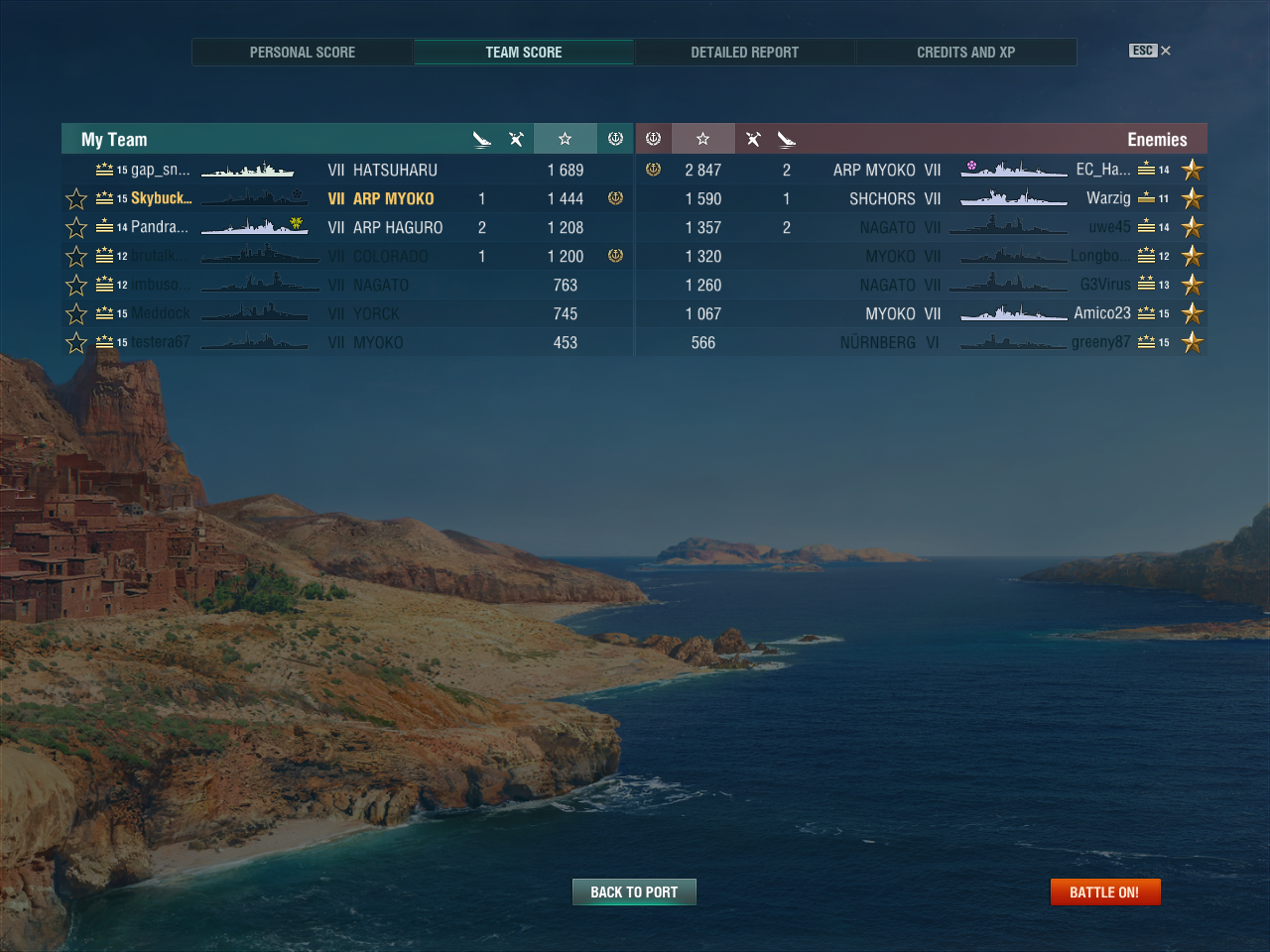Choose the Skybuck... ARP Myoko row

[x=347, y=198]
